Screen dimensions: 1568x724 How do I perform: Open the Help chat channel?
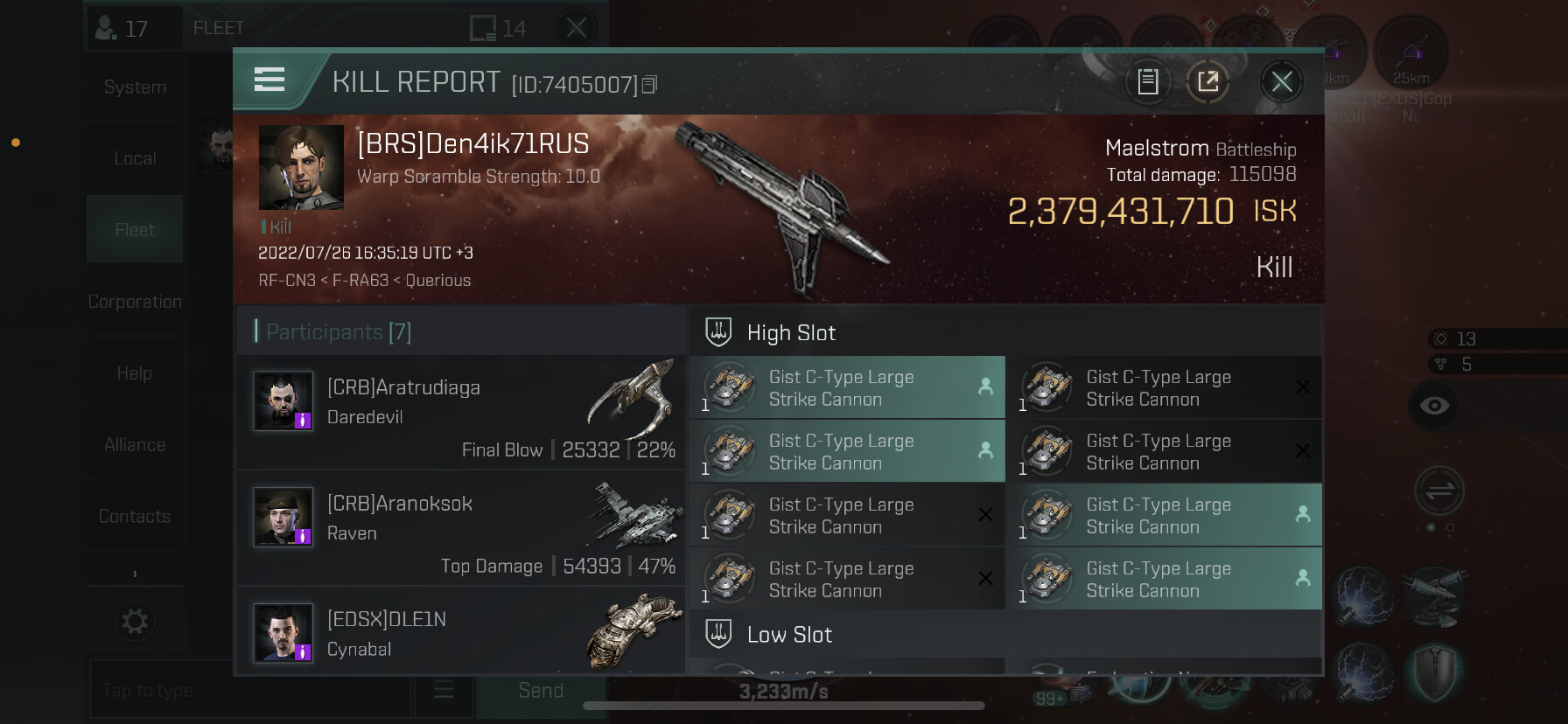click(x=135, y=373)
